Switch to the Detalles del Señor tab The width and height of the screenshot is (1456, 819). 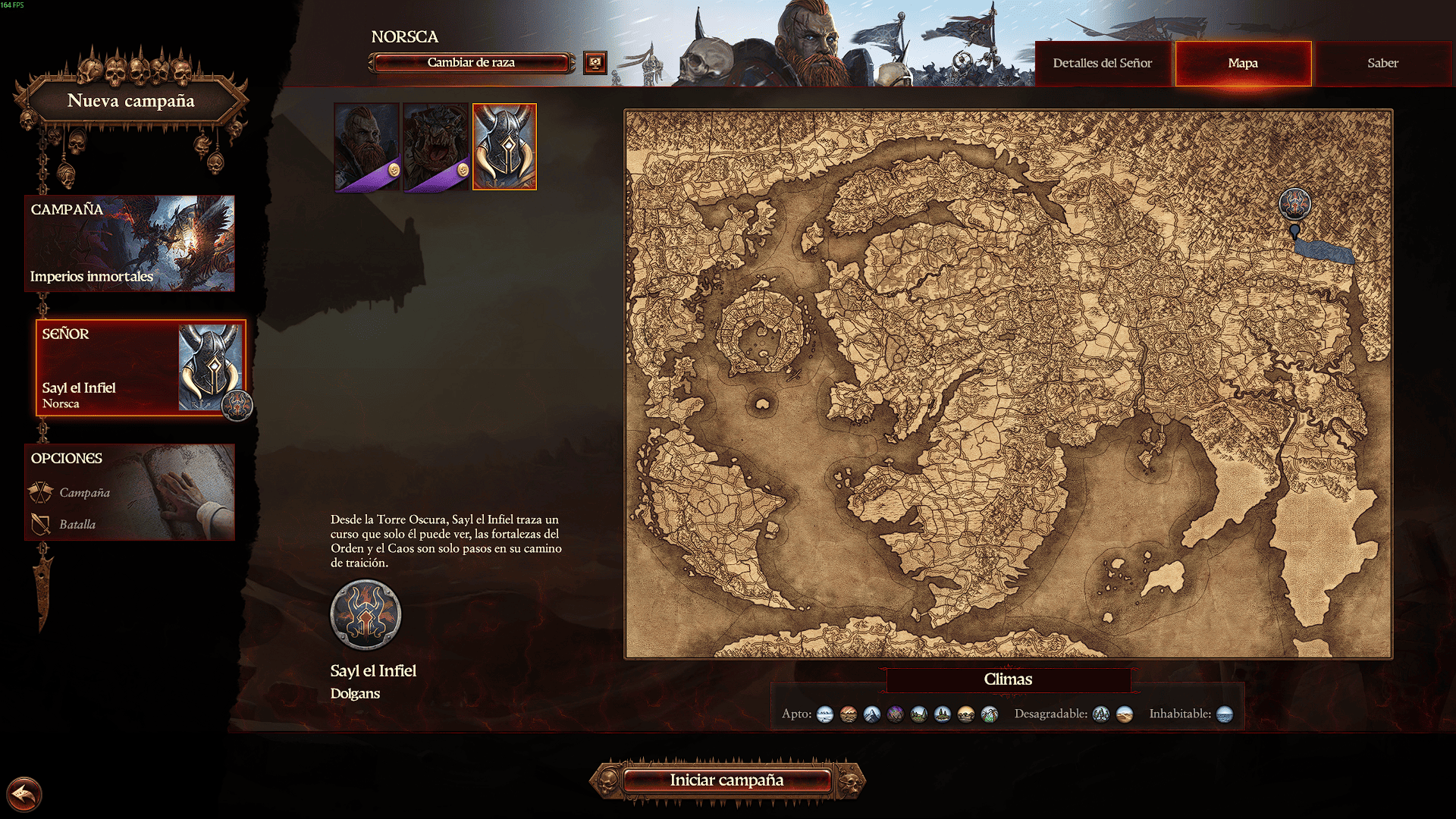(x=1102, y=64)
